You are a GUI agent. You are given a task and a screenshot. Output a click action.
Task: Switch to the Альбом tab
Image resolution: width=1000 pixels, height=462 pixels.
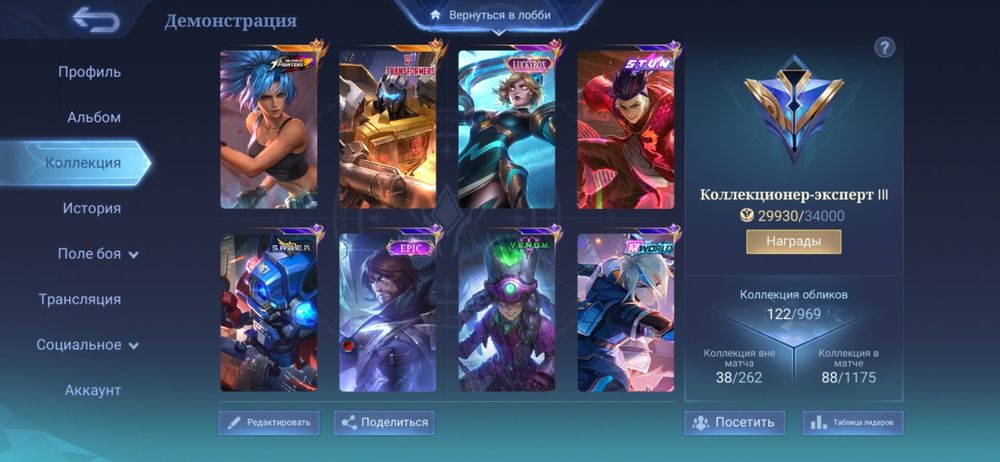[x=94, y=117]
